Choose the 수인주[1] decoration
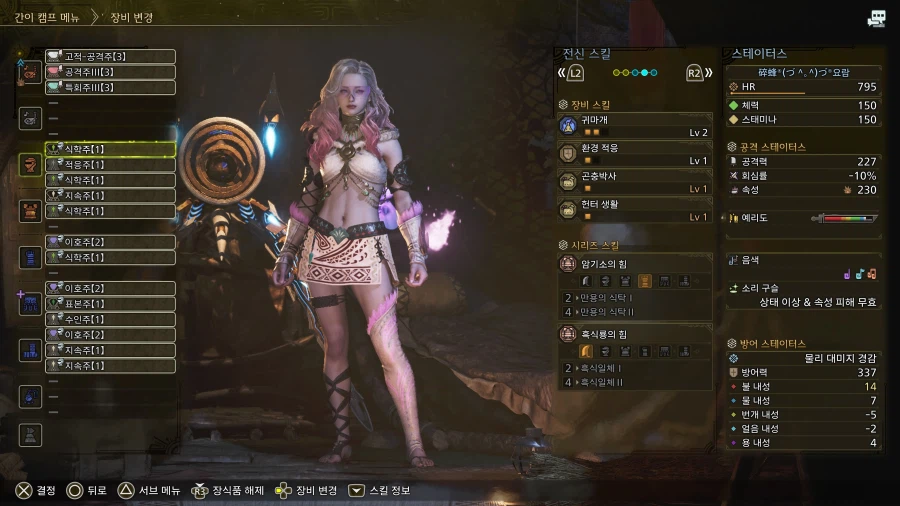900x506 pixels. click(x=110, y=319)
